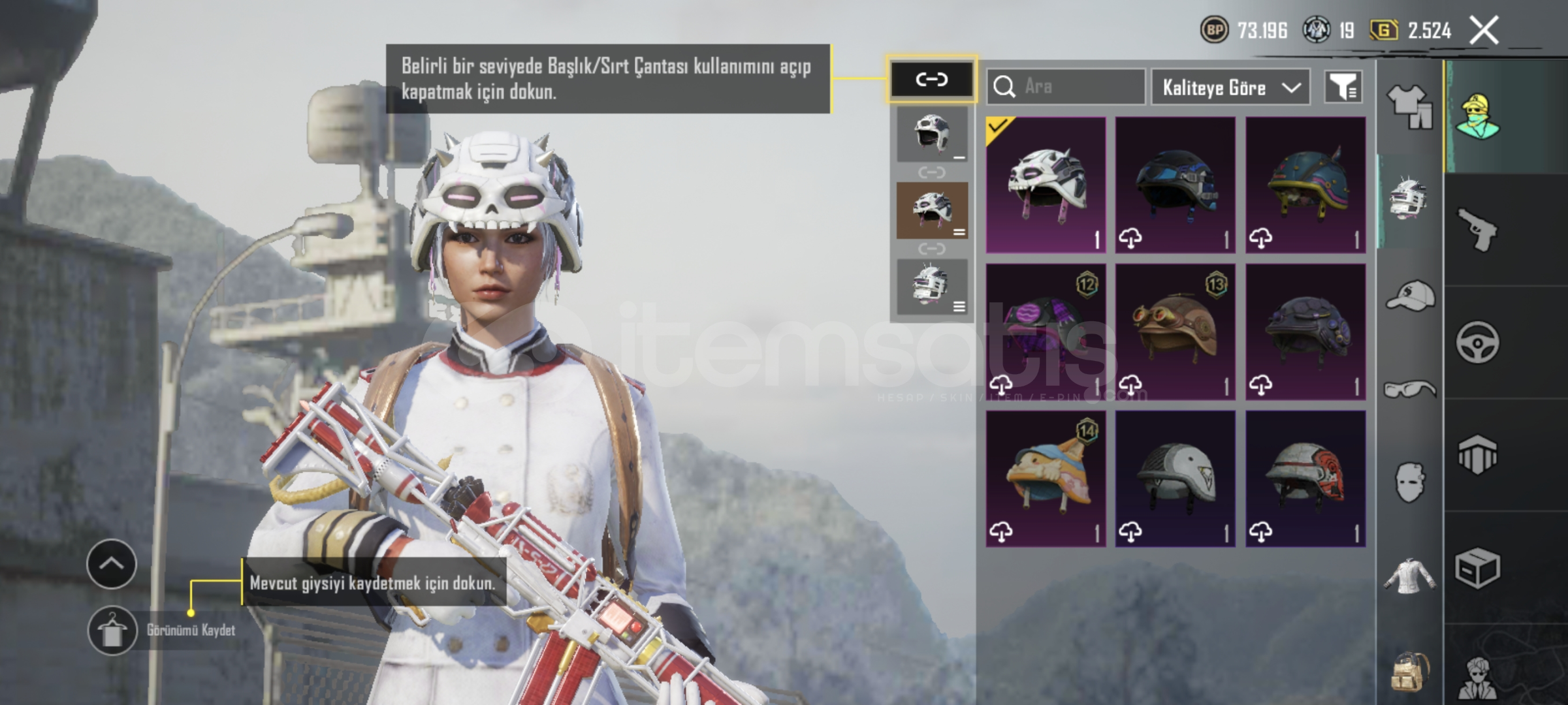Image resolution: width=1568 pixels, height=705 pixels.
Task: Select the level 14 orange cat helmet
Action: coord(1046,478)
